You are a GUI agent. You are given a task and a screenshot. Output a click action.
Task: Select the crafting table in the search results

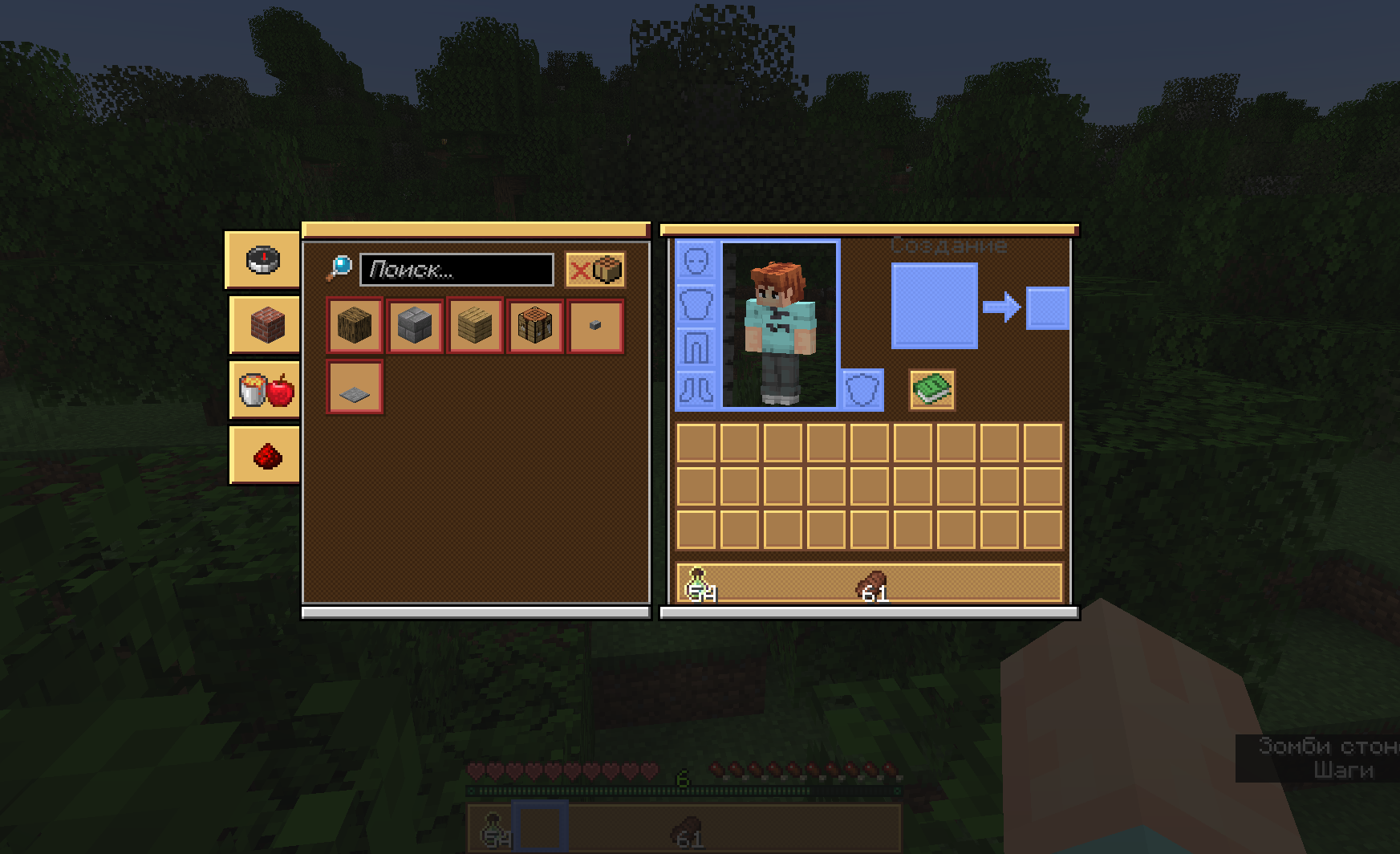pyautogui.click(x=534, y=325)
